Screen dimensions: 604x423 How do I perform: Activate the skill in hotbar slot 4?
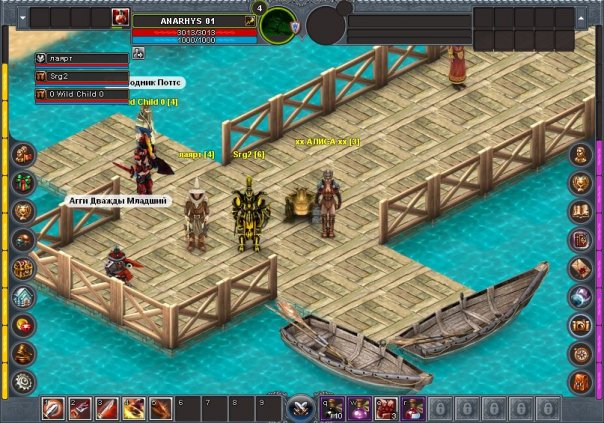(x=132, y=408)
